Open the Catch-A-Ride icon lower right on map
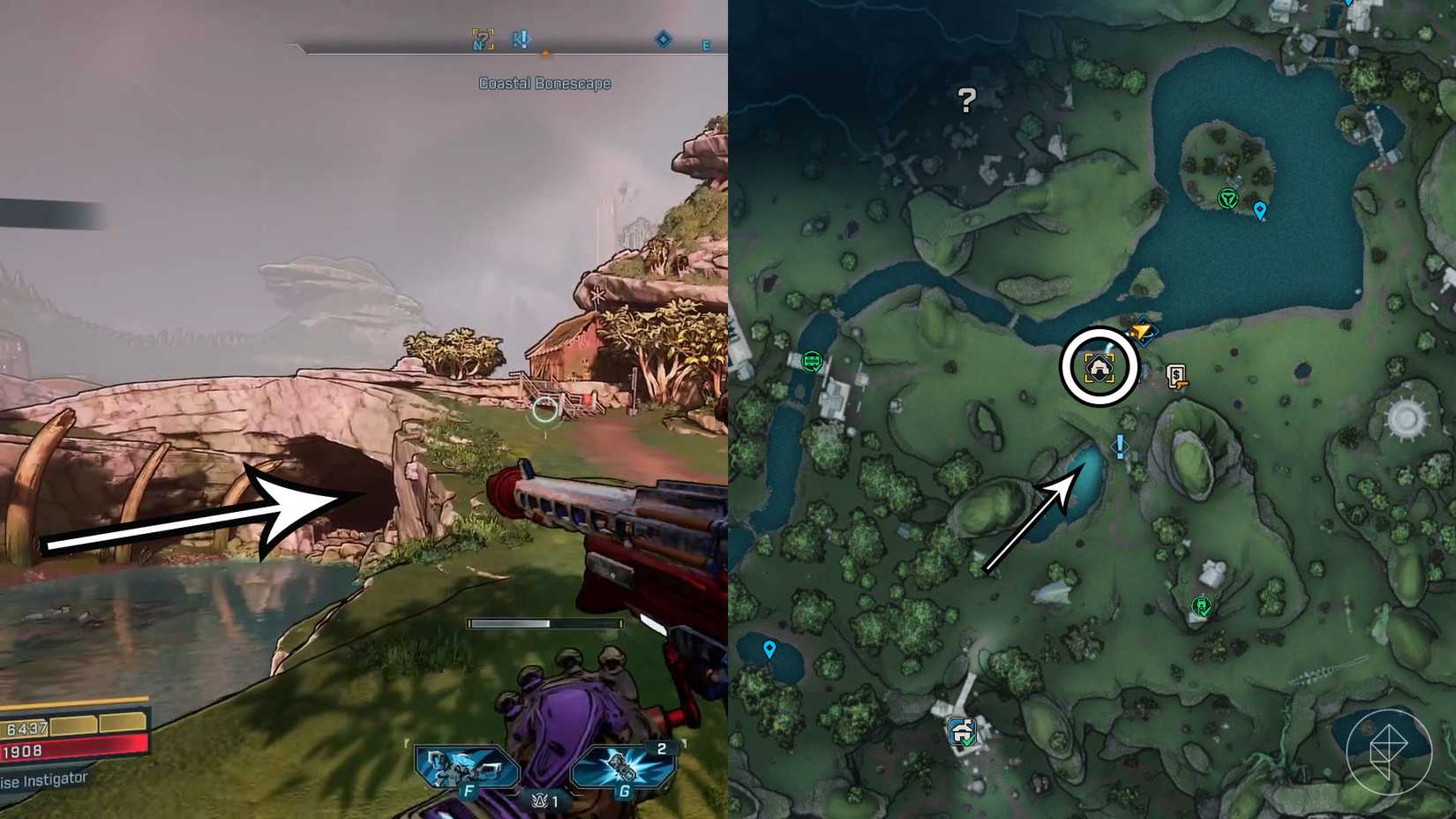Viewport: 1456px width, 819px height. [x=1200, y=607]
